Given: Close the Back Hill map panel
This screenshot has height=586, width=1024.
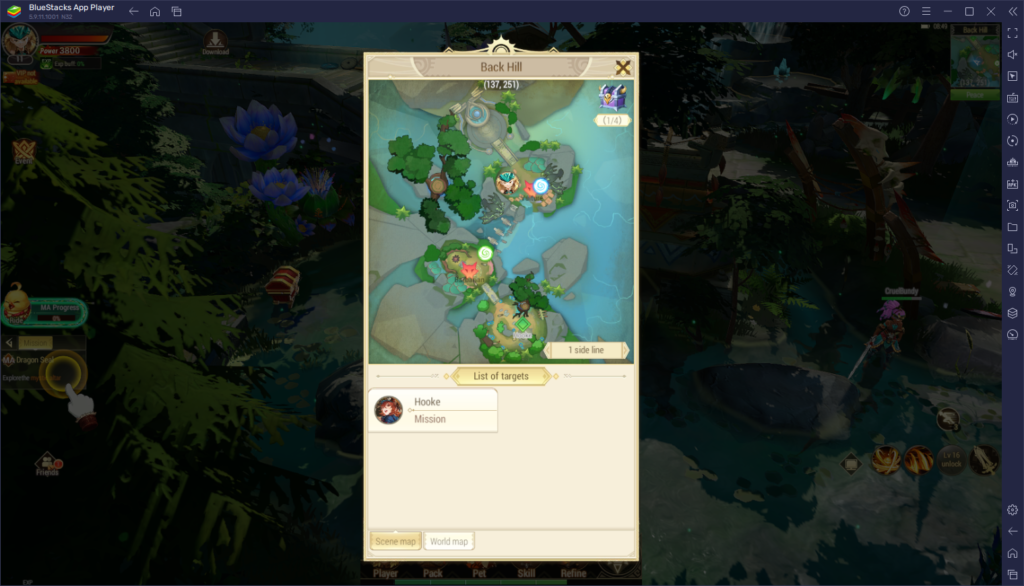Looking at the screenshot, I should [623, 68].
